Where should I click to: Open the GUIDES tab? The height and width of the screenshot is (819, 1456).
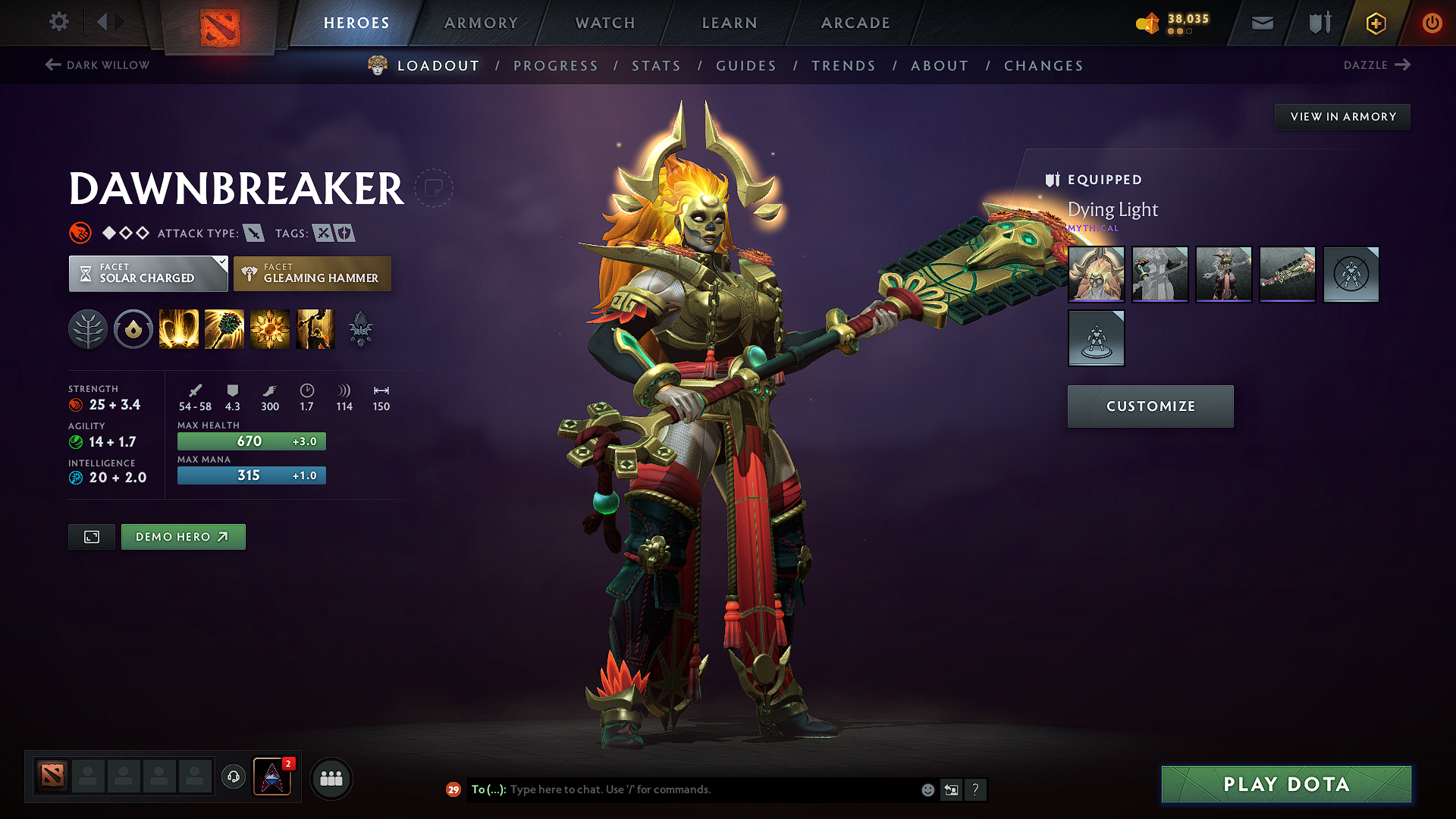coord(745,65)
